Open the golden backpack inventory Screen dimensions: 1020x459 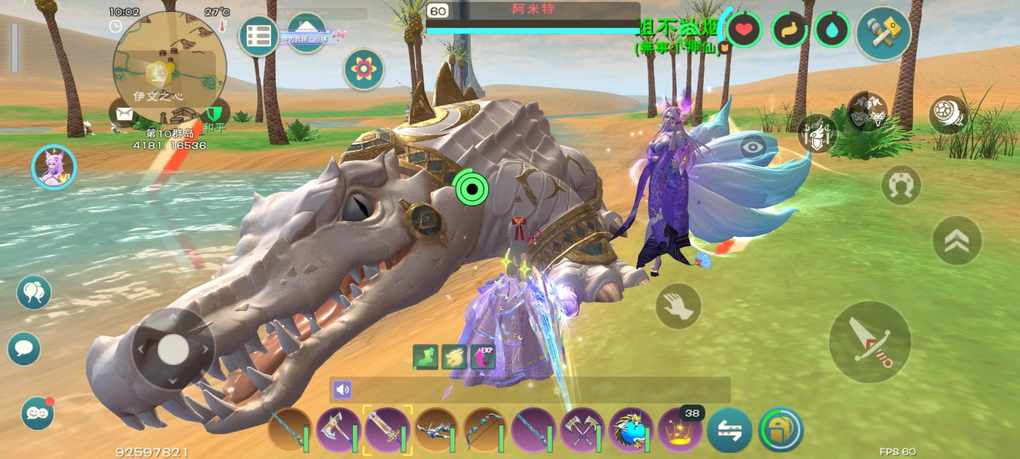pyautogui.click(x=780, y=430)
